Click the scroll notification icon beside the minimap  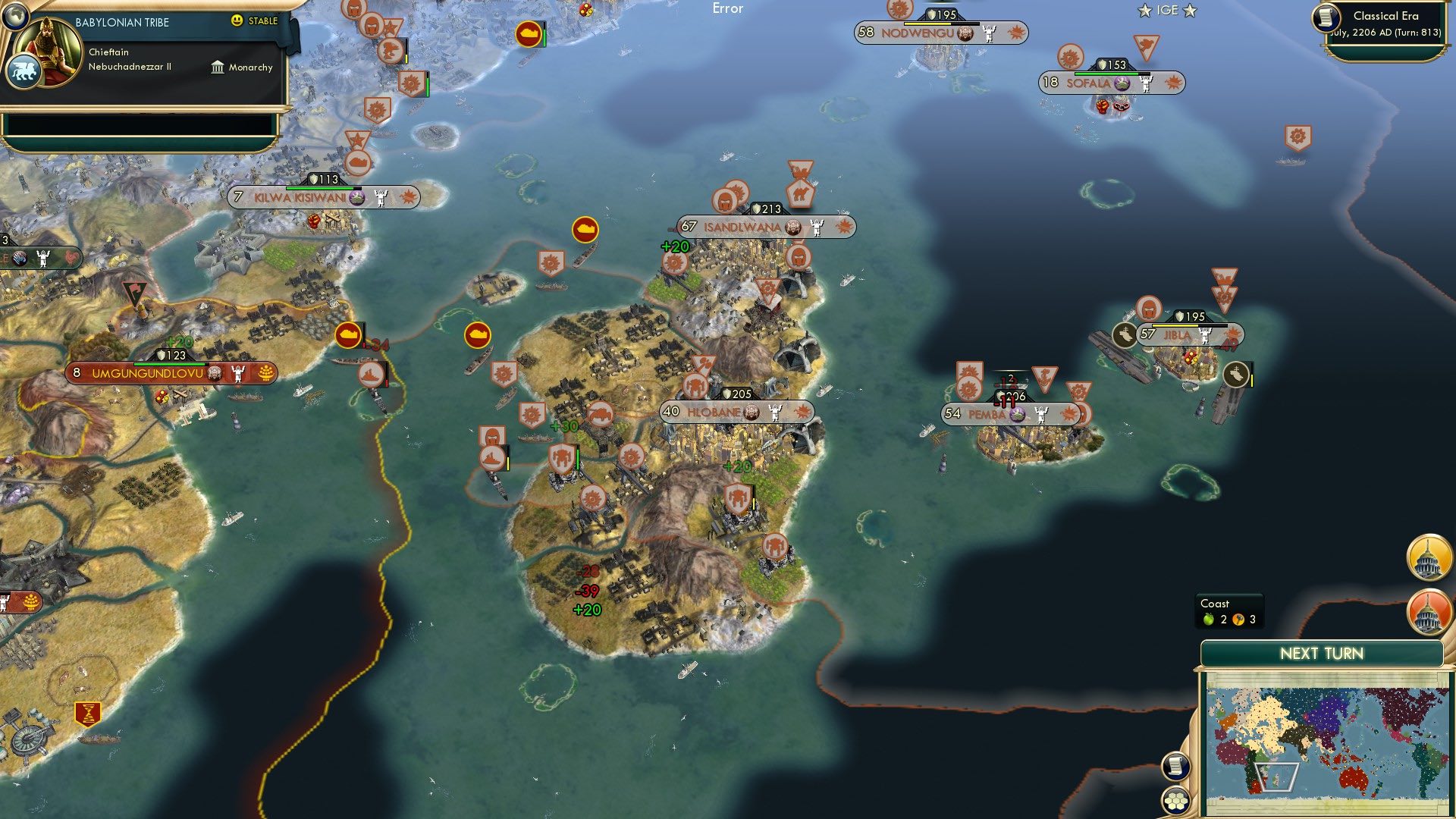pos(1176,767)
